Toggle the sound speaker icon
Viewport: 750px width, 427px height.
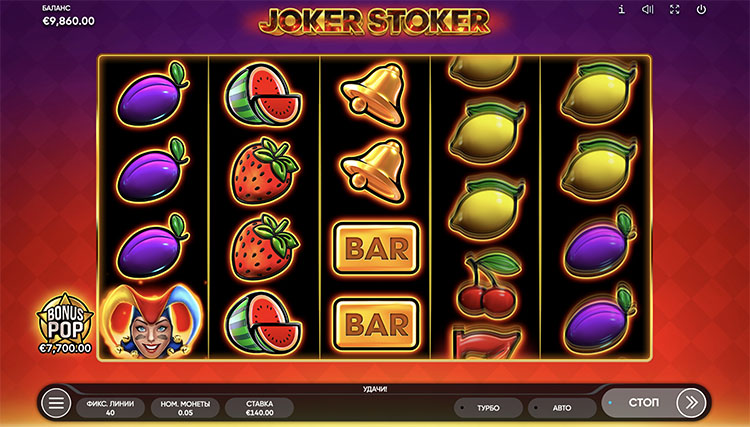(x=648, y=10)
